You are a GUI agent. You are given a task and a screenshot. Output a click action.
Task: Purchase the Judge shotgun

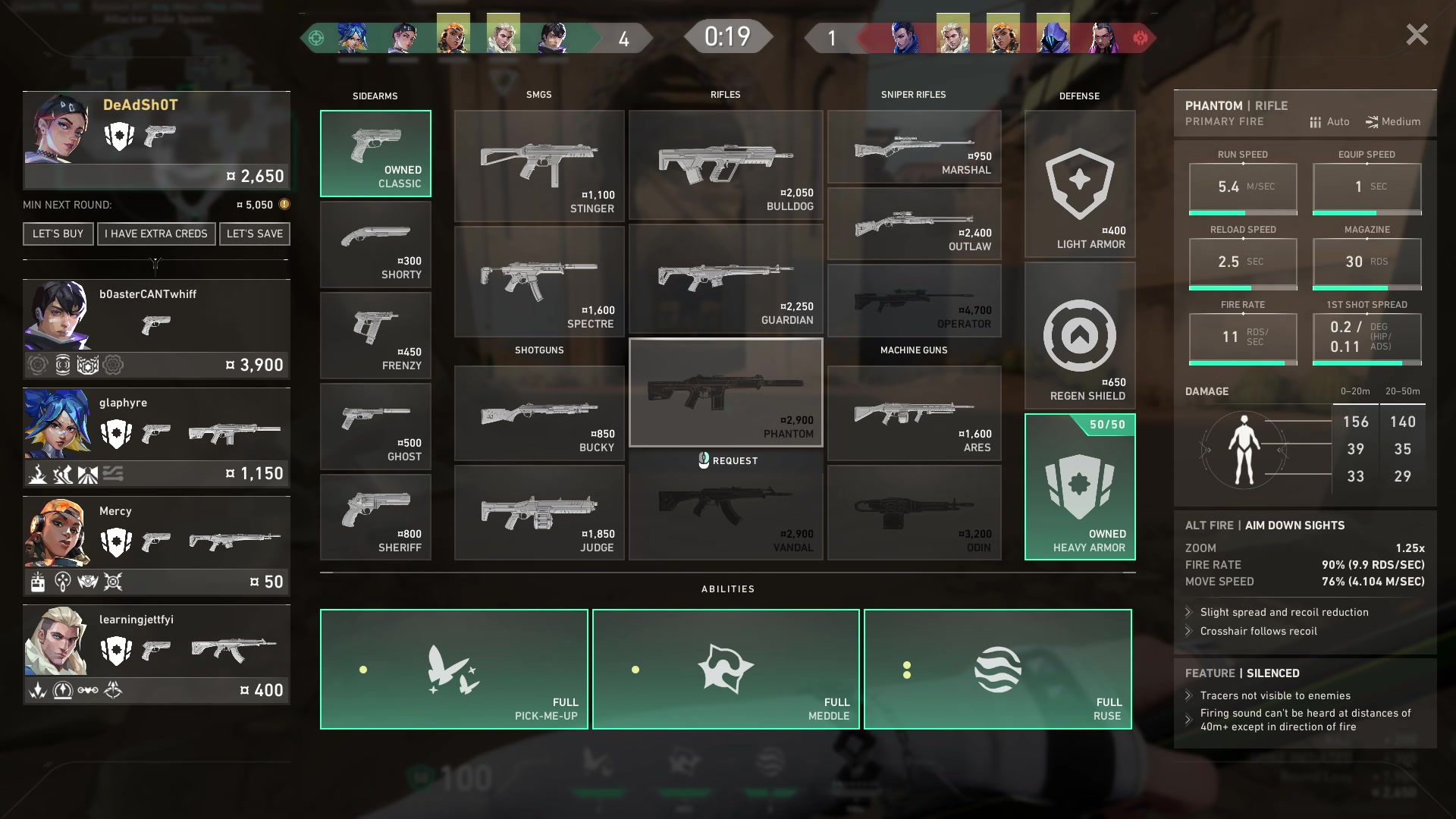(539, 513)
